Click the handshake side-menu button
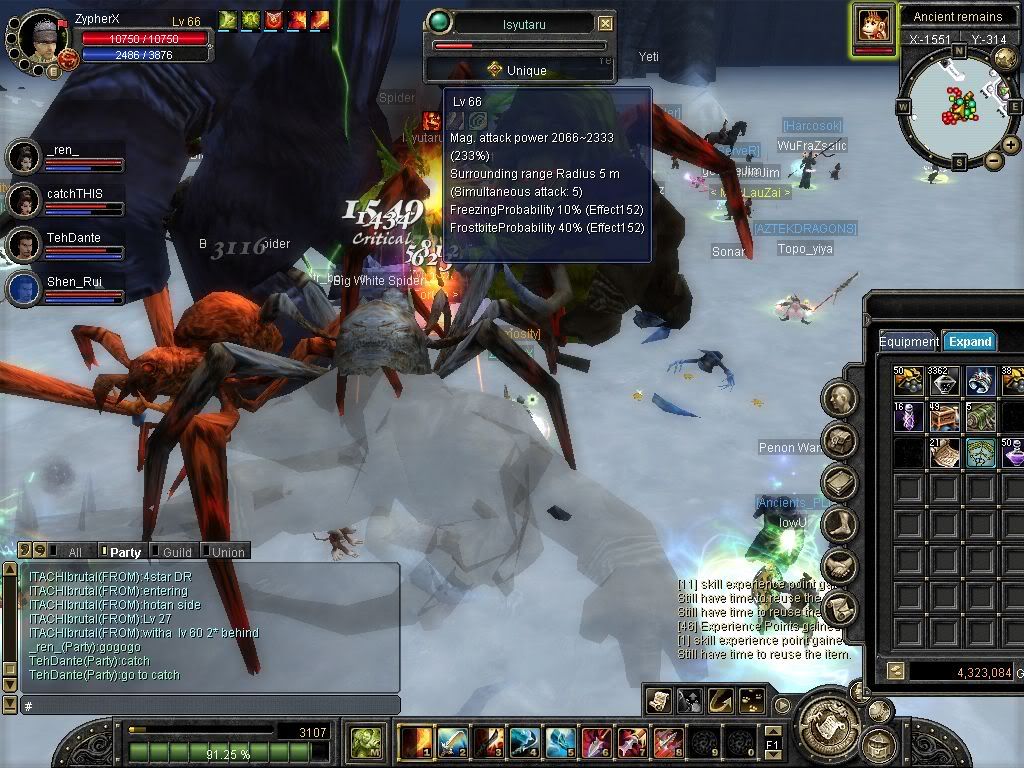The width and height of the screenshot is (1024, 768). 840,565
